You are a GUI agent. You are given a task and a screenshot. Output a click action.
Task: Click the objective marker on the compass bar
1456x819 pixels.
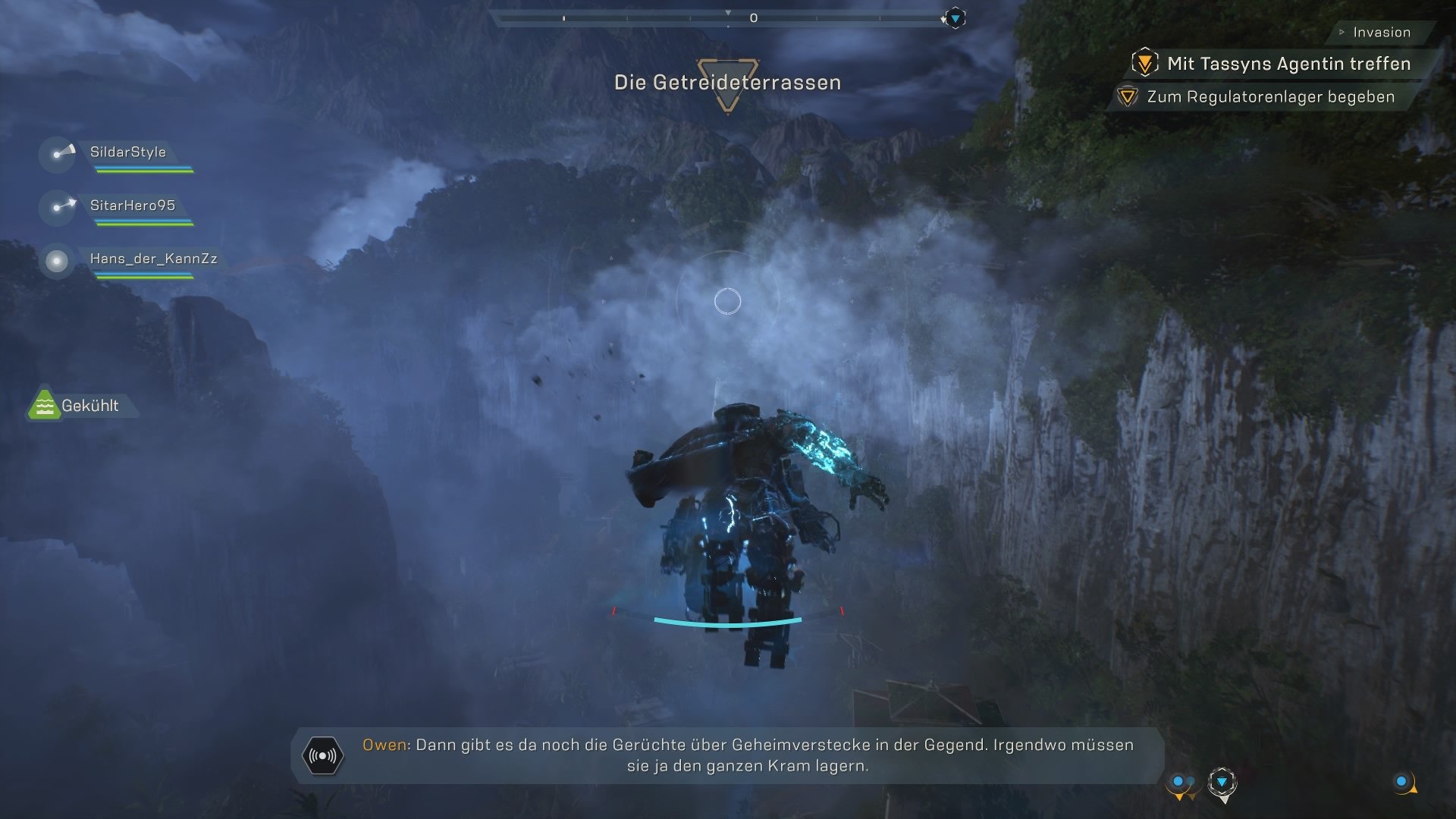(x=955, y=17)
